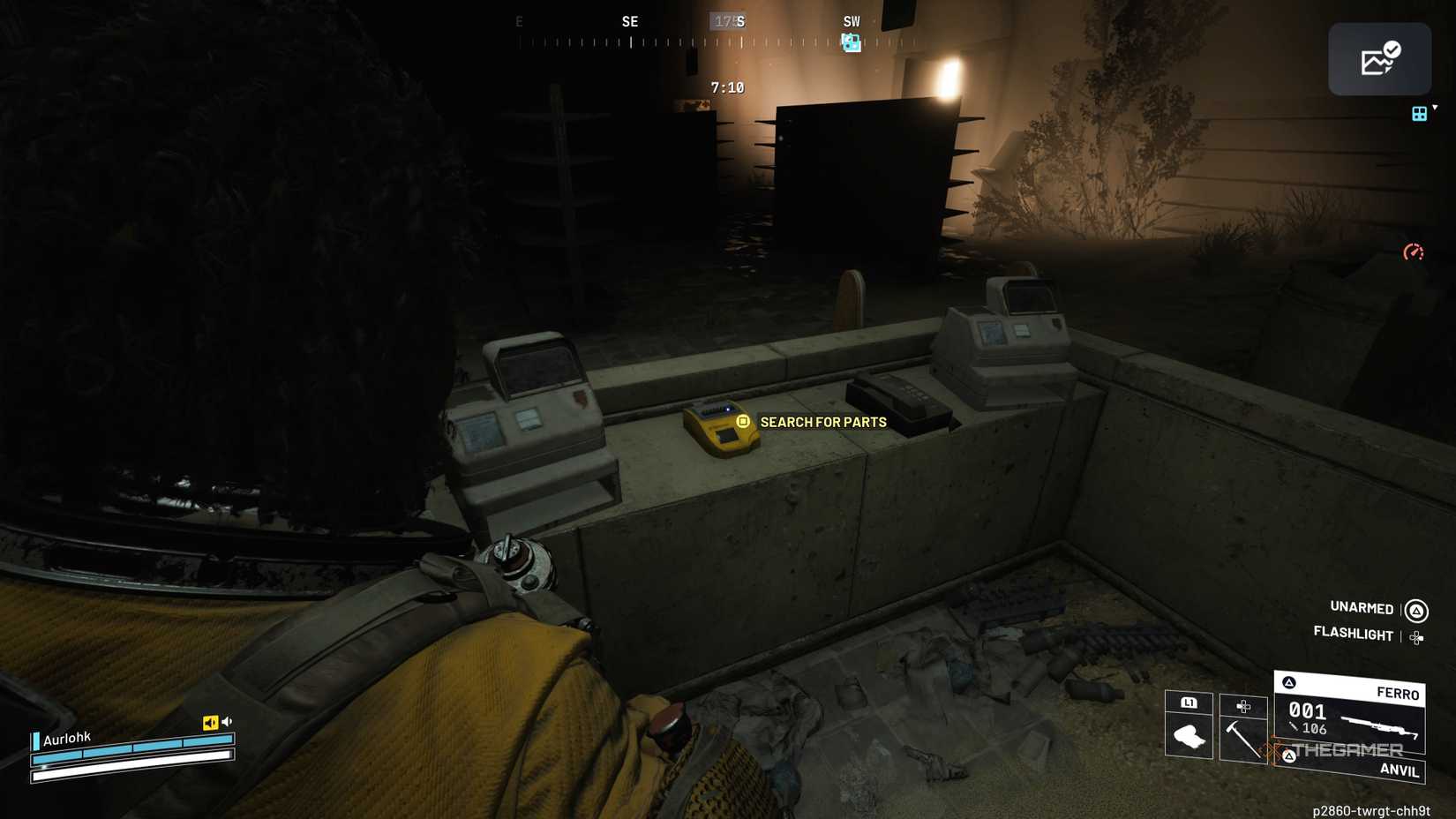This screenshot has height=819, width=1456.
Task: Click the screenshot confirmation icon top right
Action: tap(1379, 58)
